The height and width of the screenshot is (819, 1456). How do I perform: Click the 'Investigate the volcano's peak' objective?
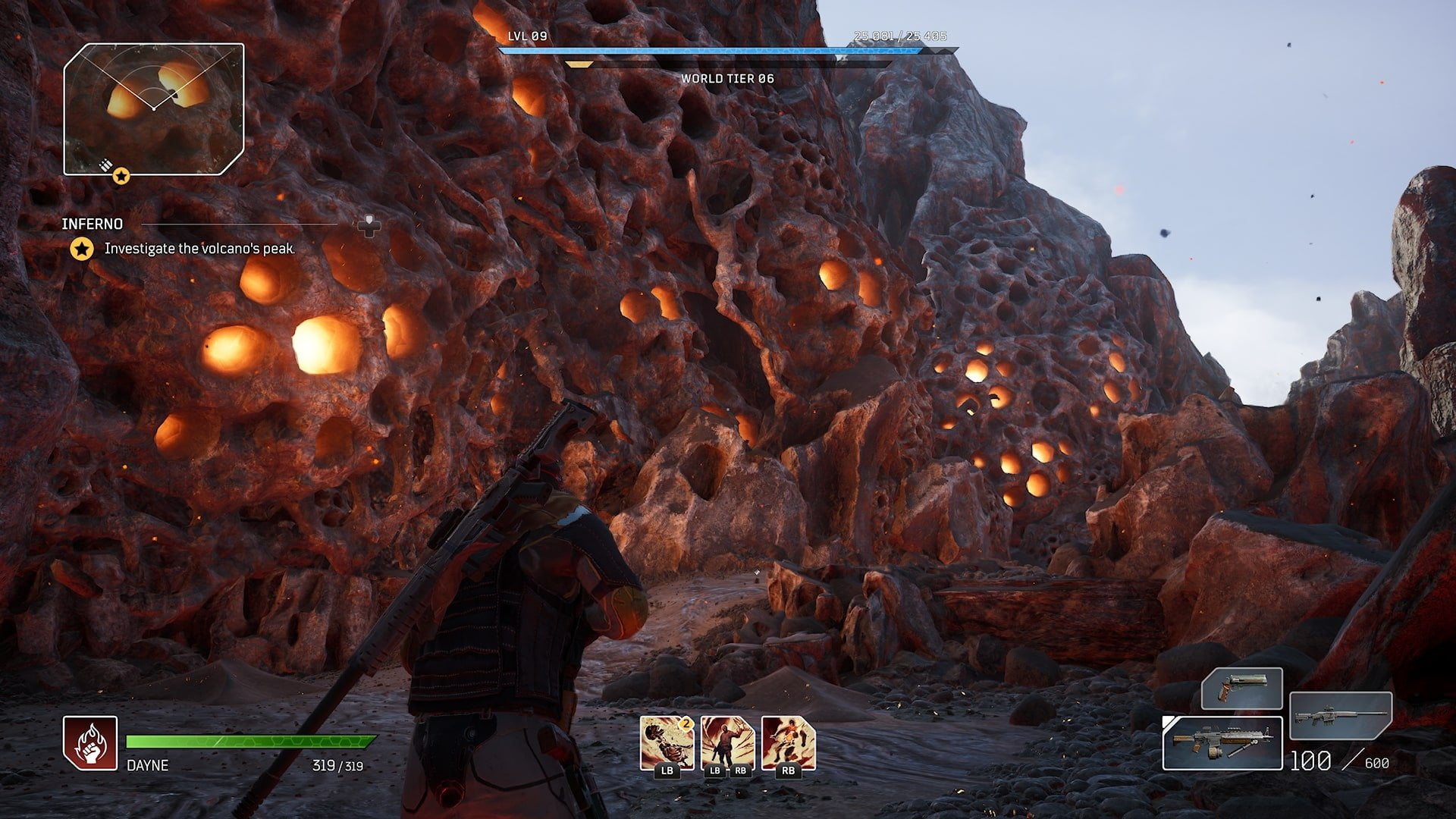[199, 248]
